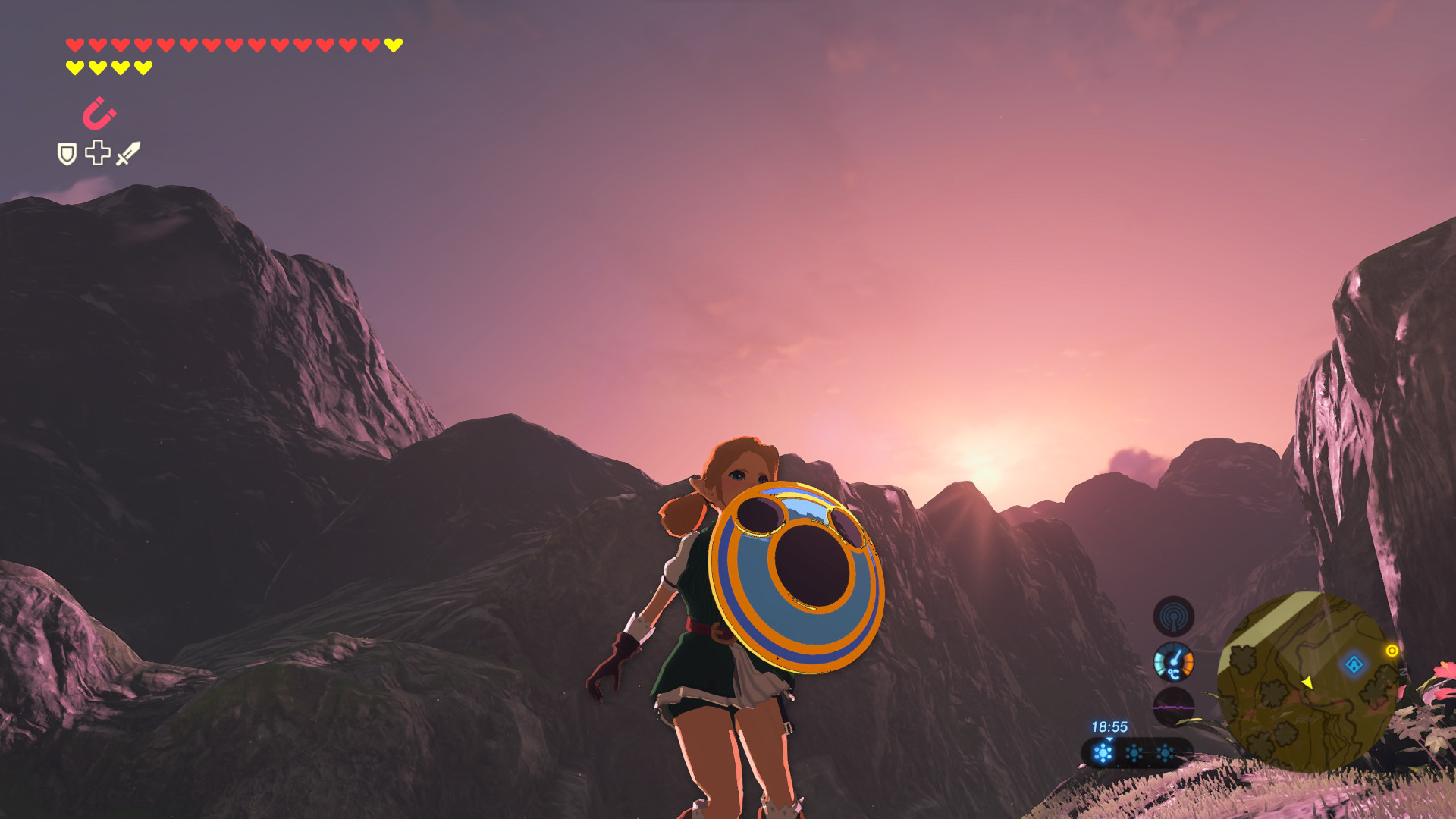Click the yellow waypoint marker beside the minimap
The width and height of the screenshot is (1456, 819).
pos(1392,651)
